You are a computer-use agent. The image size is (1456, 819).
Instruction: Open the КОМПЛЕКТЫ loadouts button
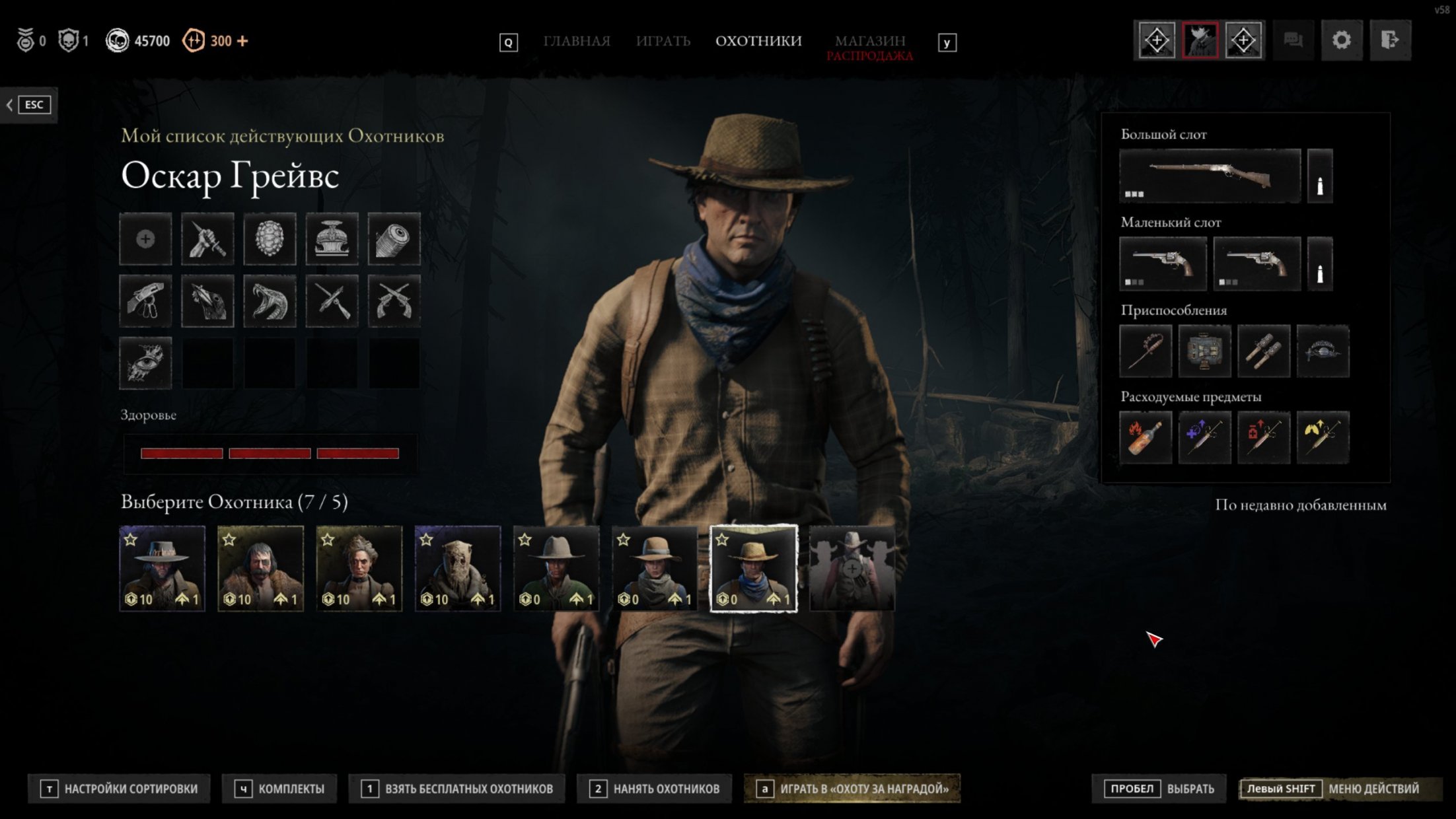click(x=280, y=789)
